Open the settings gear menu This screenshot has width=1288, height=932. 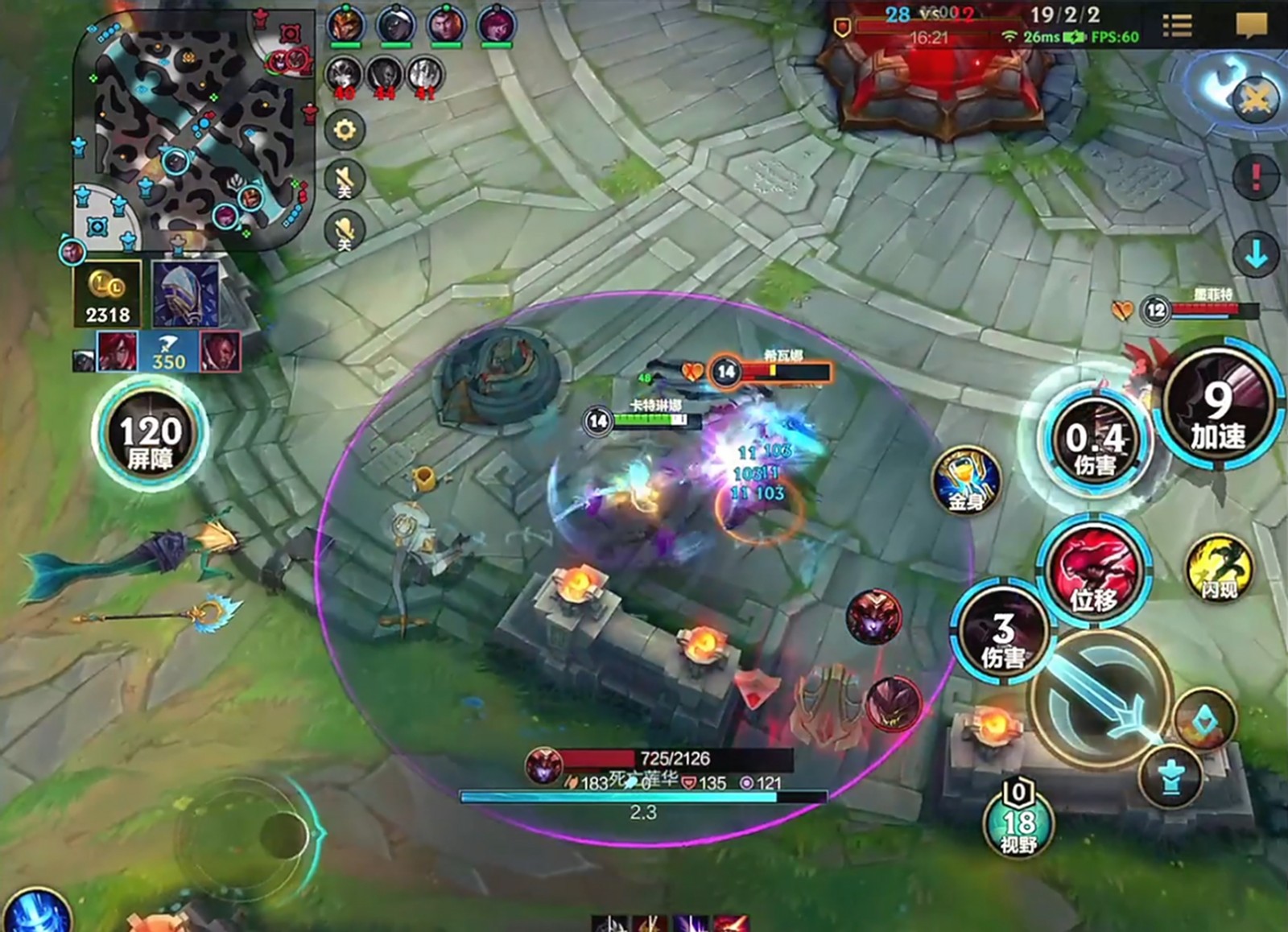[345, 130]
